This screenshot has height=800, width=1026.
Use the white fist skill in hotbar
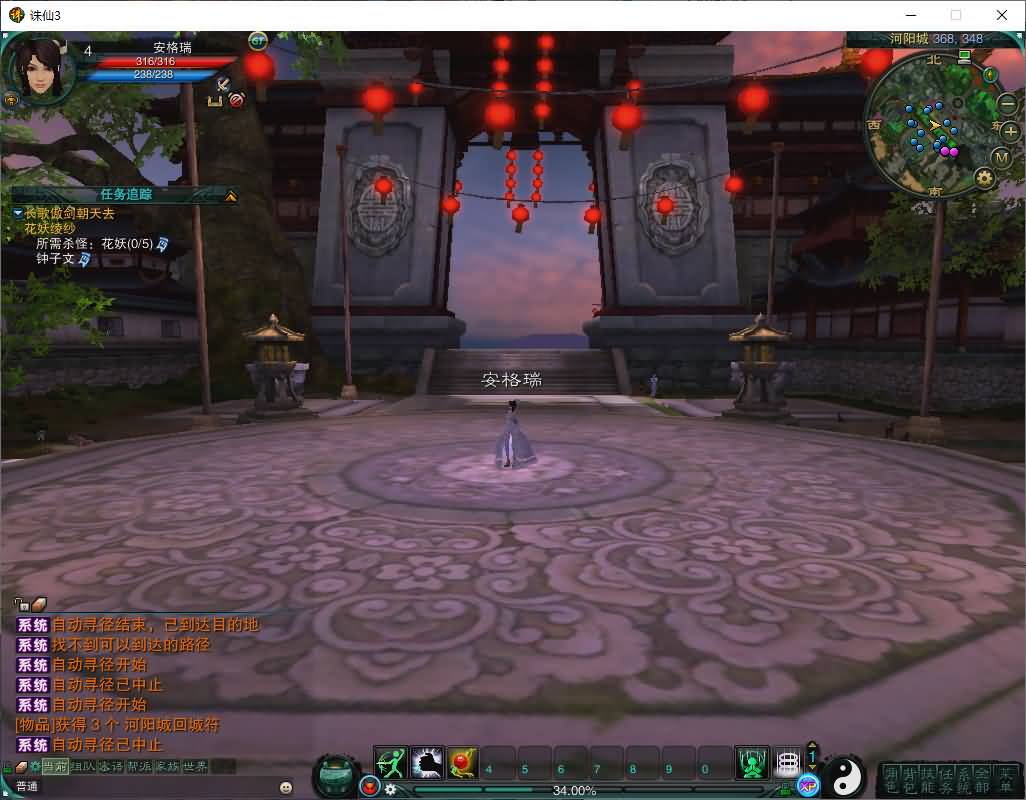[427, 764]
